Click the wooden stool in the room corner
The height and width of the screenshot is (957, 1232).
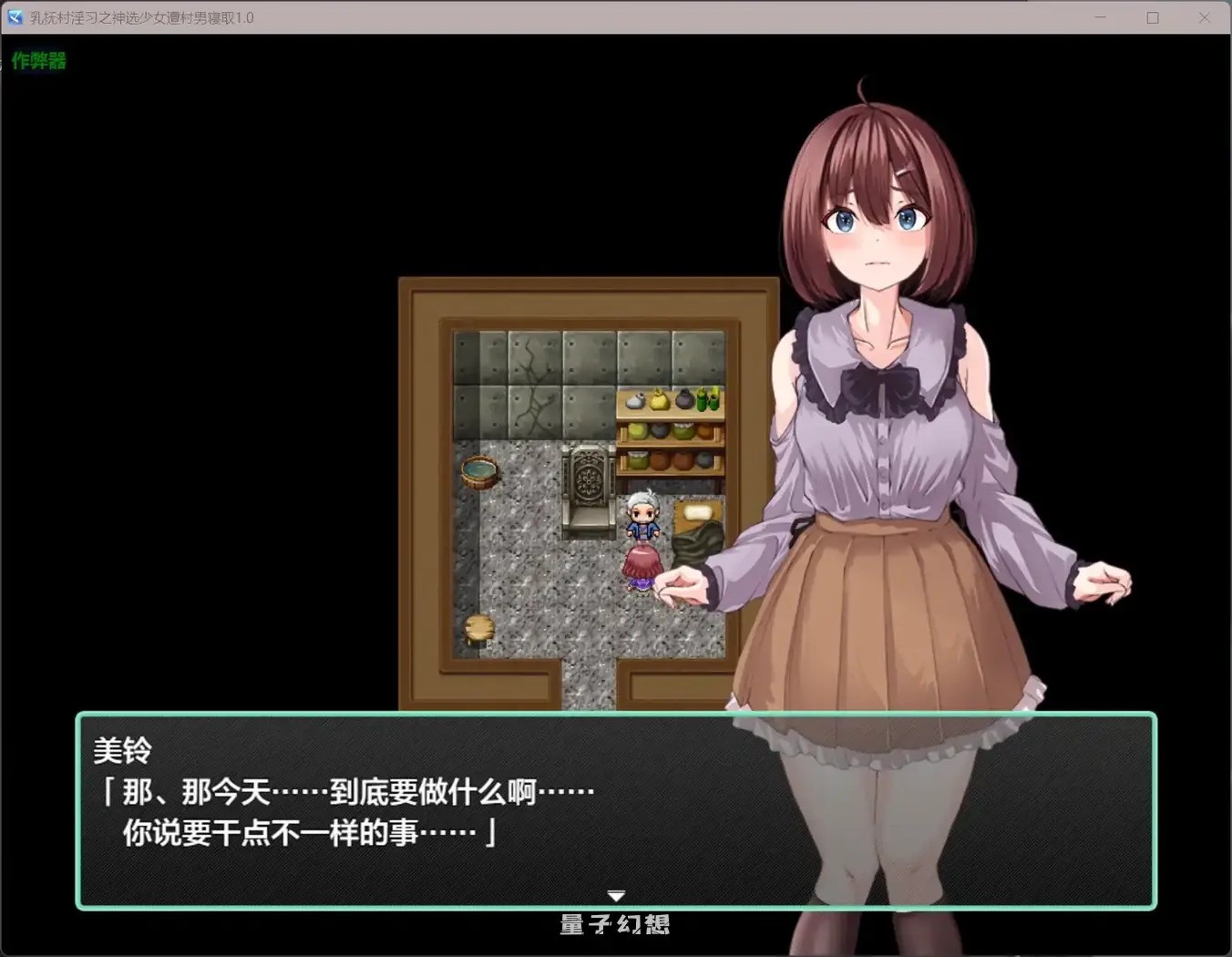(x=478, y=629)
